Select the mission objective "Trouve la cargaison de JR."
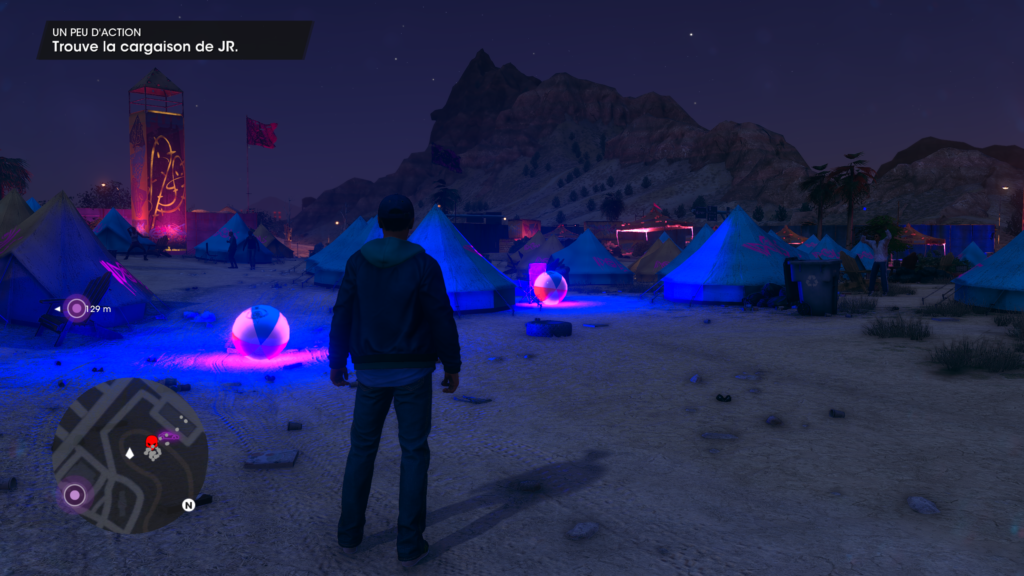 point(145,46)
